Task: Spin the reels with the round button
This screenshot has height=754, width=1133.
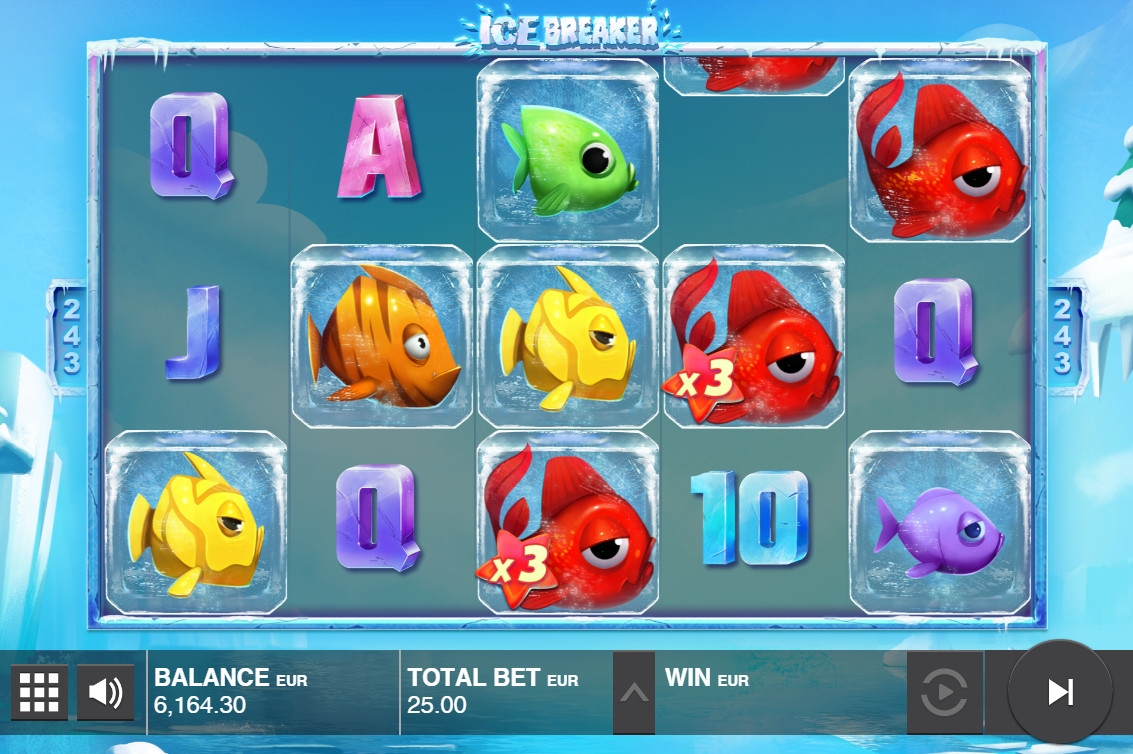Action: [x=1059, y=692]
